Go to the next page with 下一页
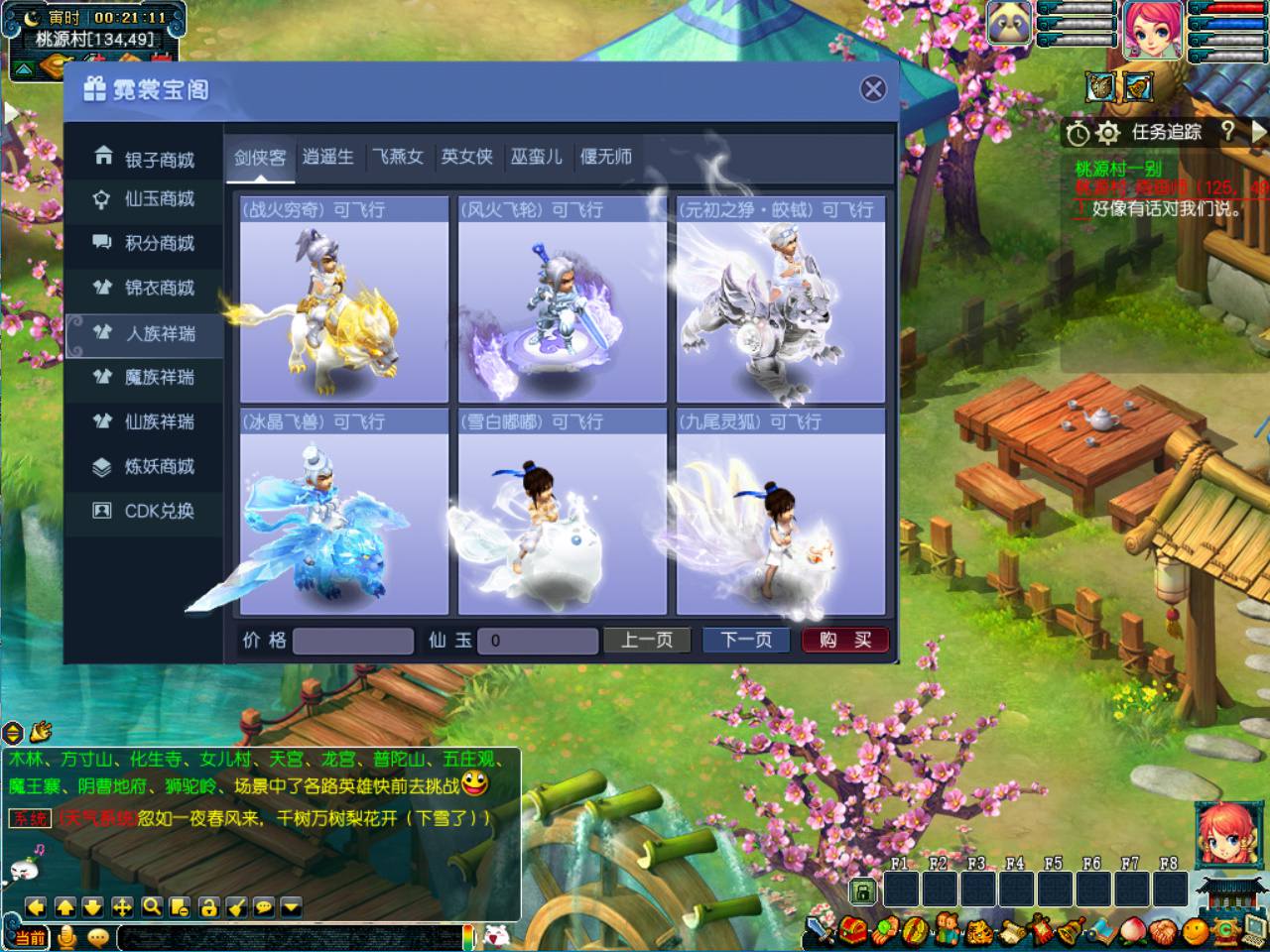Image resolution: width=1270 pixels, height=952 pixels. (x=746, y=641)
